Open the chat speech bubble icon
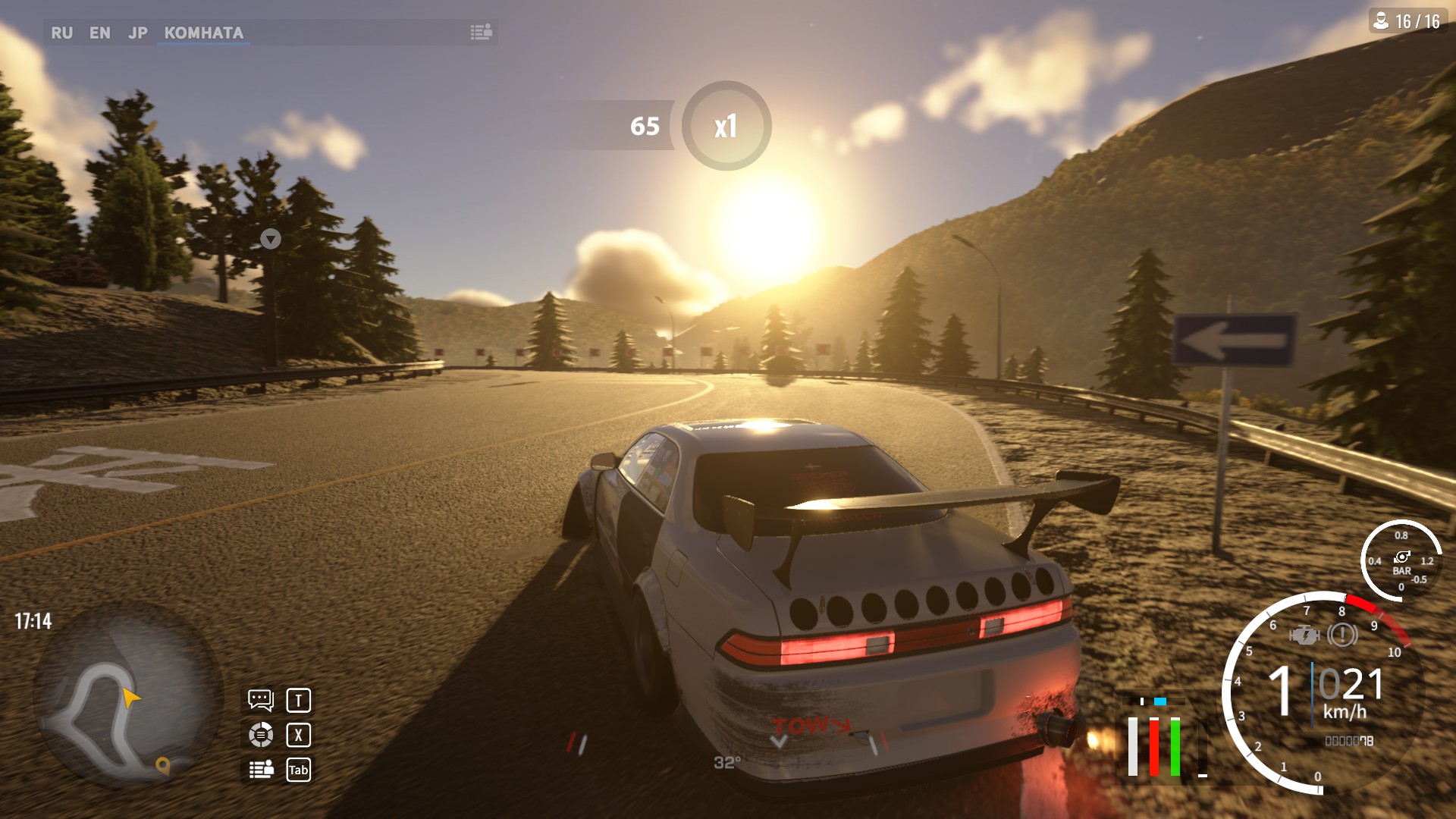The image size is (1456, 819). 260,699
